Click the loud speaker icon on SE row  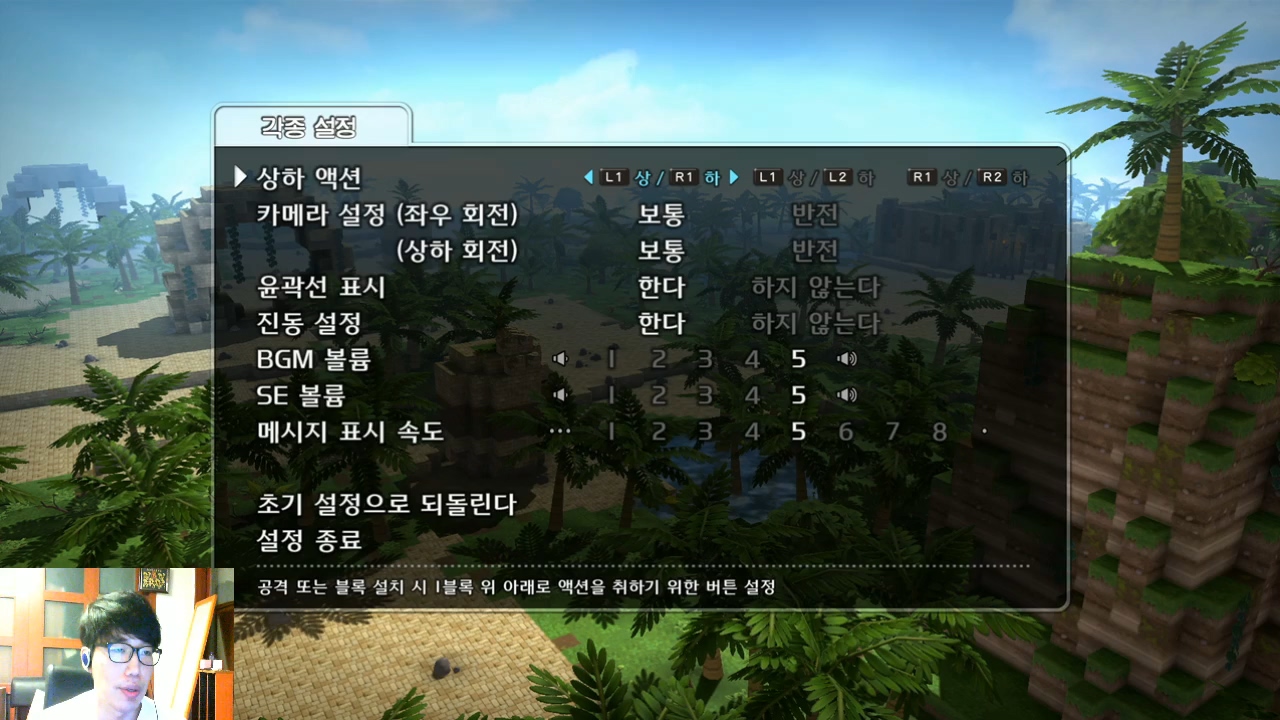(x=848, y=395)
